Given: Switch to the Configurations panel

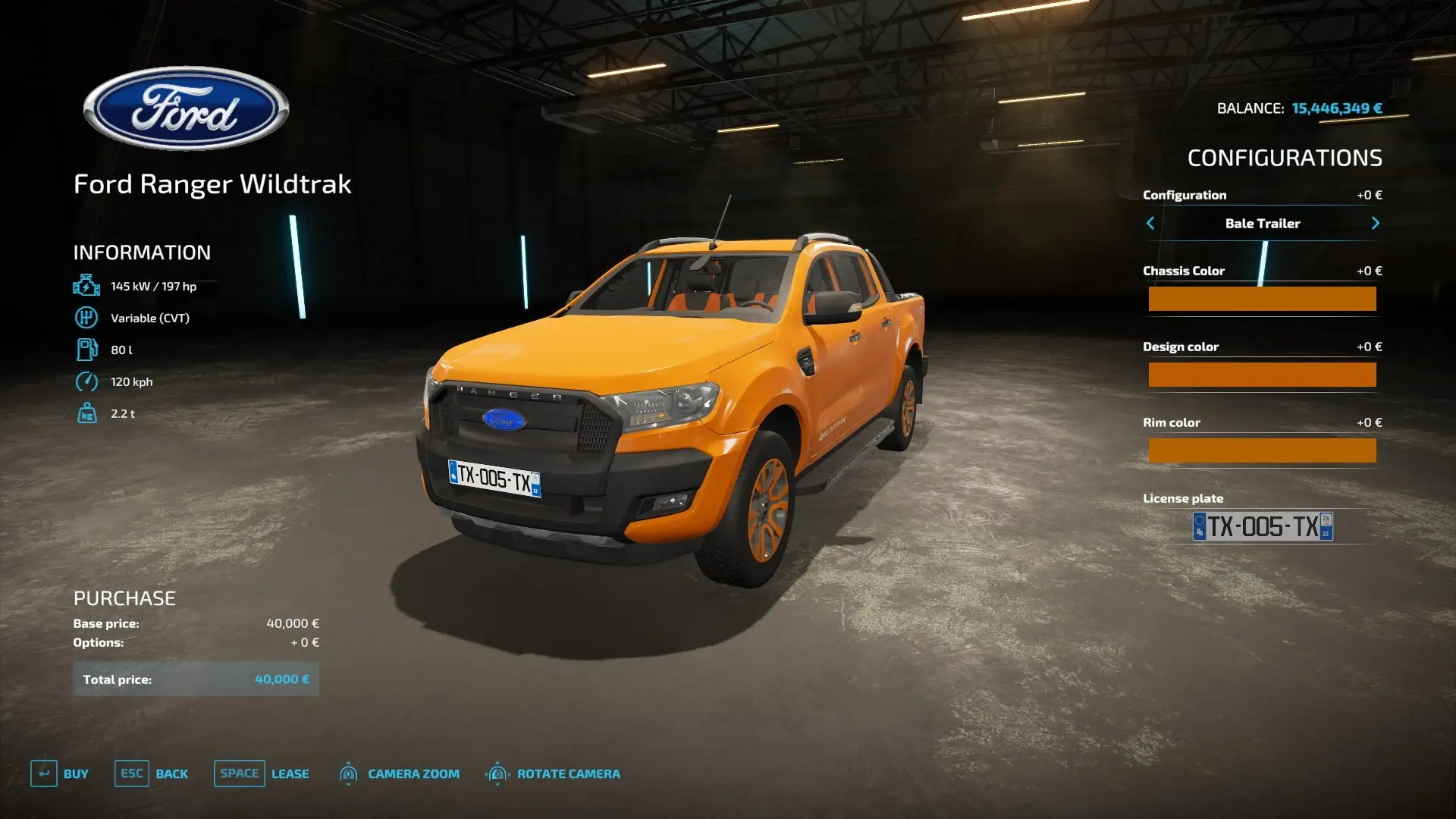Looking at the screenshot, I should tap(1285, 158).
